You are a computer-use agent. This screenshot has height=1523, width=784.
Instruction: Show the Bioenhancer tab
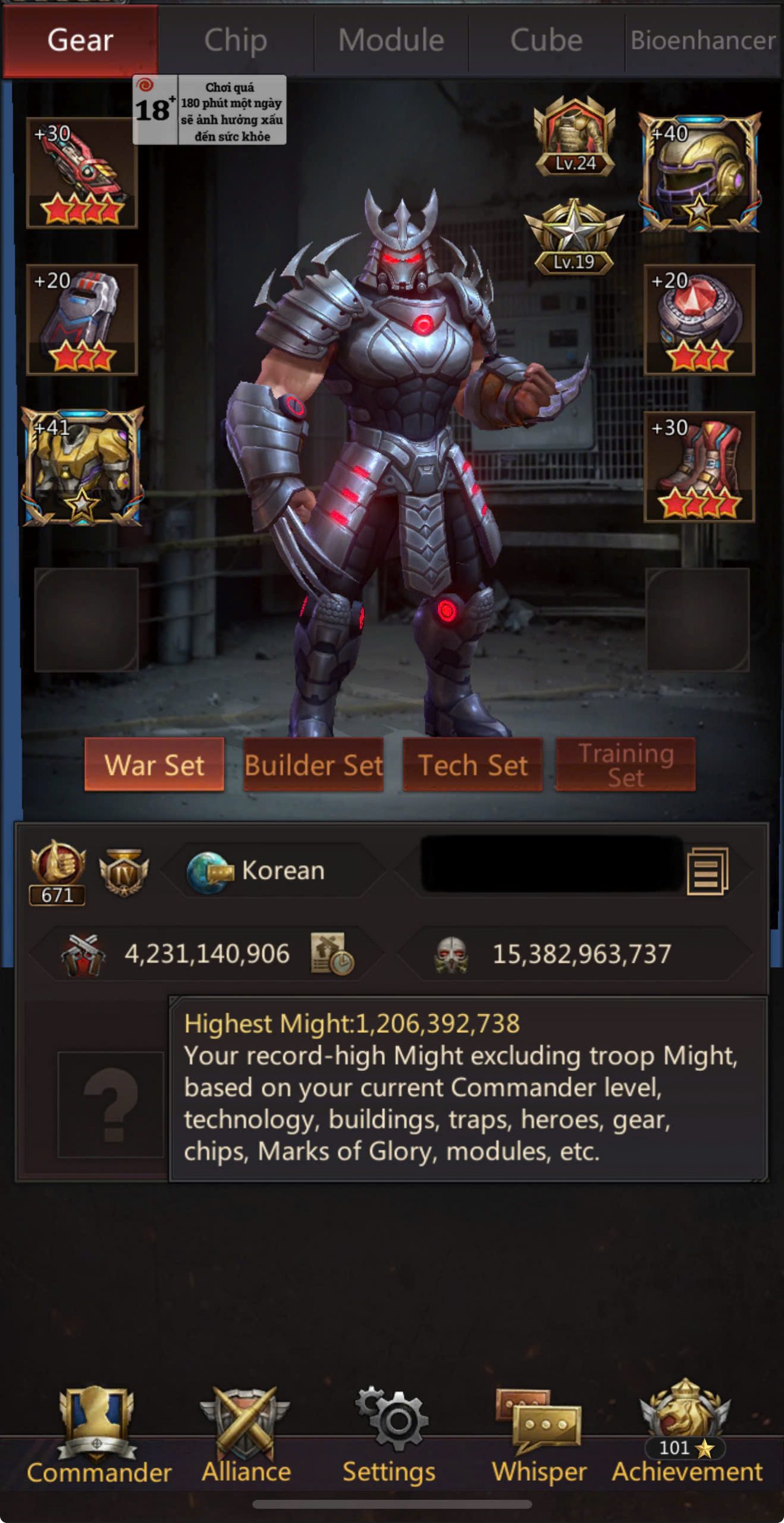(x=703, y=40)
